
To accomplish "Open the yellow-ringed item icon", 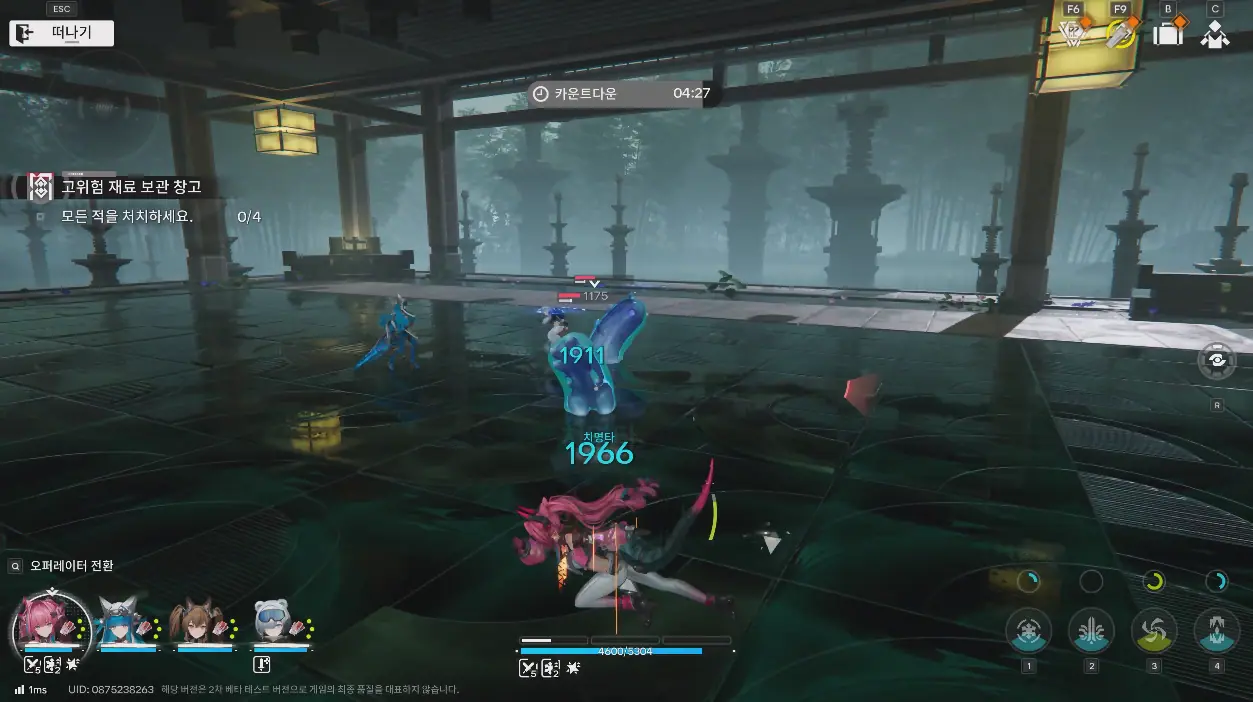I will point(1120,34).
